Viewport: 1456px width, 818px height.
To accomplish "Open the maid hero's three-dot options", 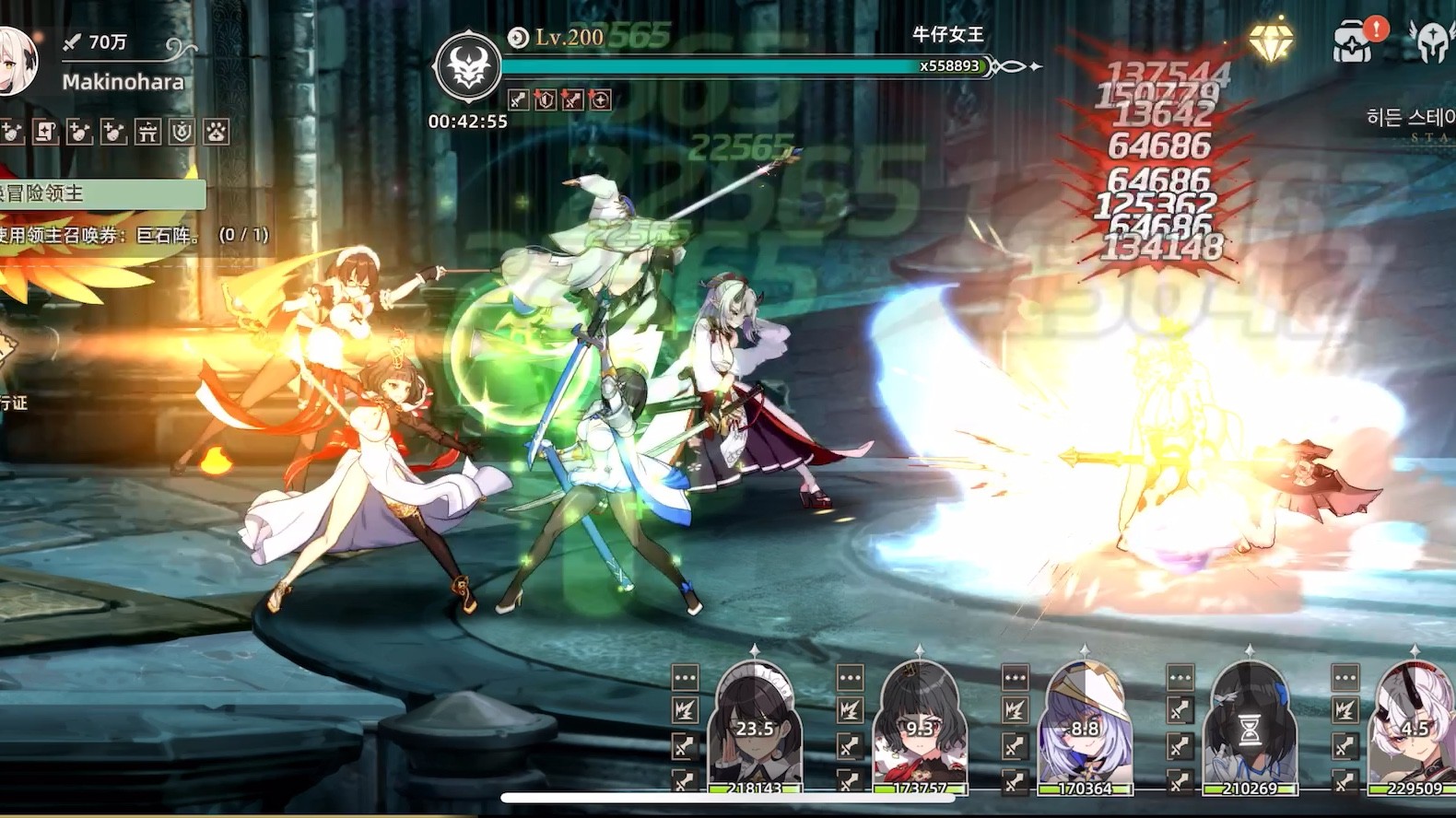I will (x=685, y=678).
